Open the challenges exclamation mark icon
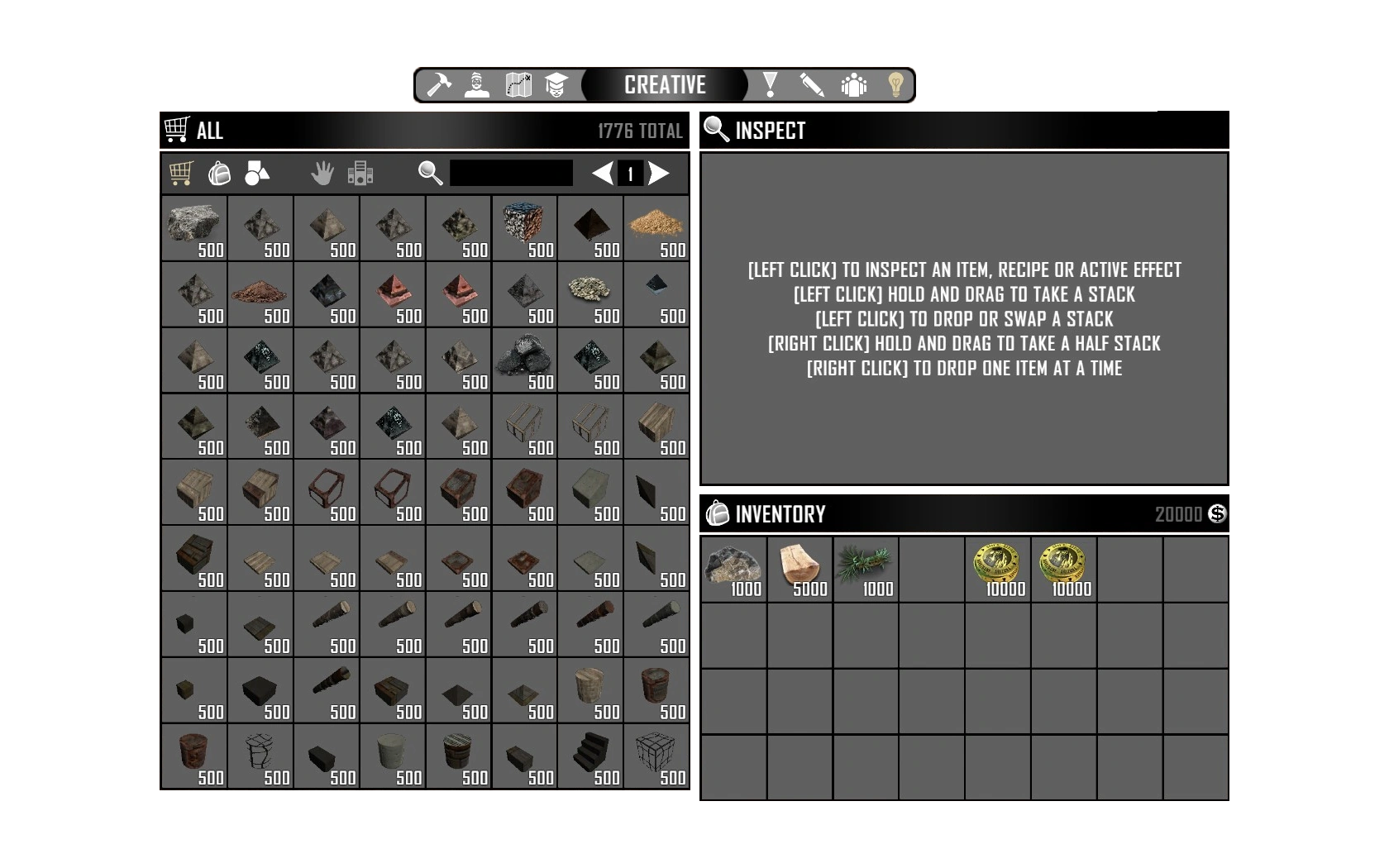This screenshot has height=868, width=1389. point(771,85)
